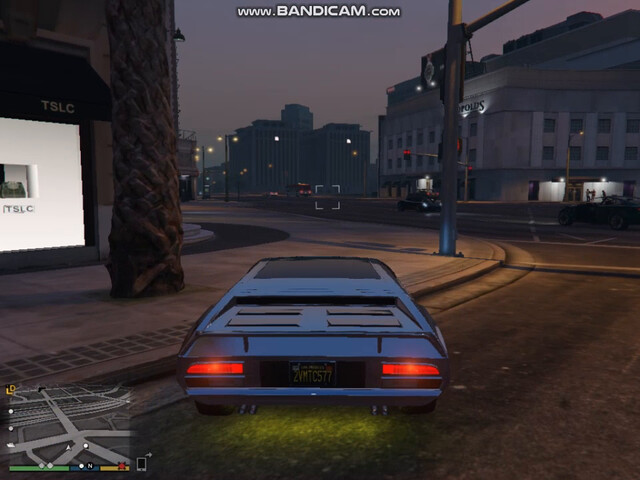Screen dimensions: 640x480
Task: Open the phone icon beside the minimap
Action: tap(141, 463)
